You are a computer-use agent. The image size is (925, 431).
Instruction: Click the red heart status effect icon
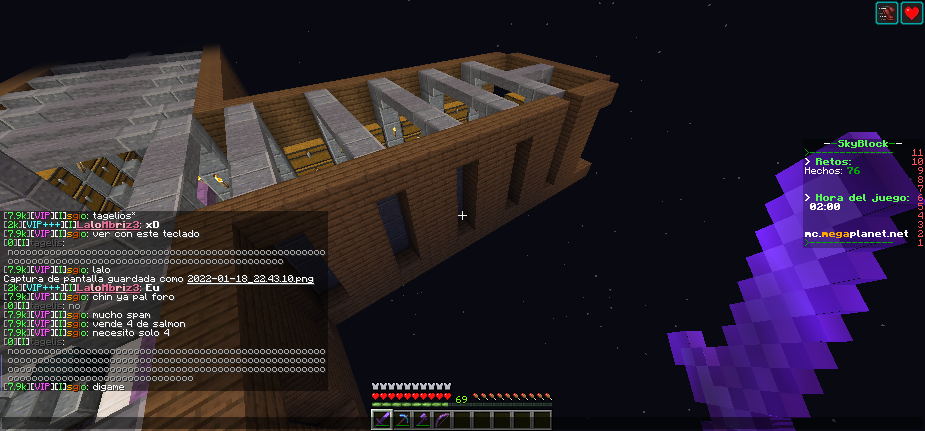pos(912,13)
